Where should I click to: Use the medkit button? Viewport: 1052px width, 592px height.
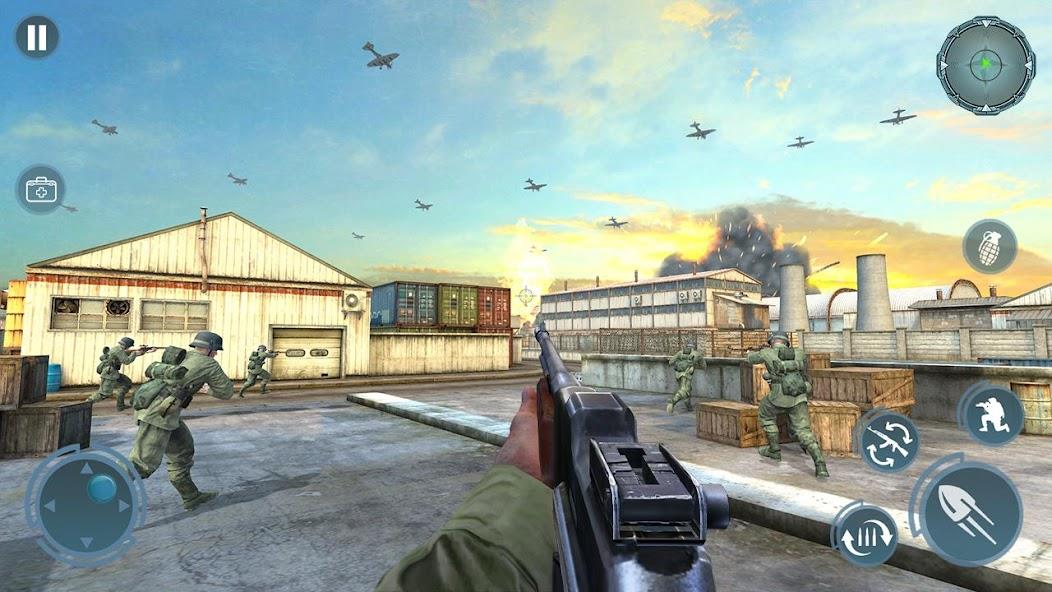[x=41, y=189]
